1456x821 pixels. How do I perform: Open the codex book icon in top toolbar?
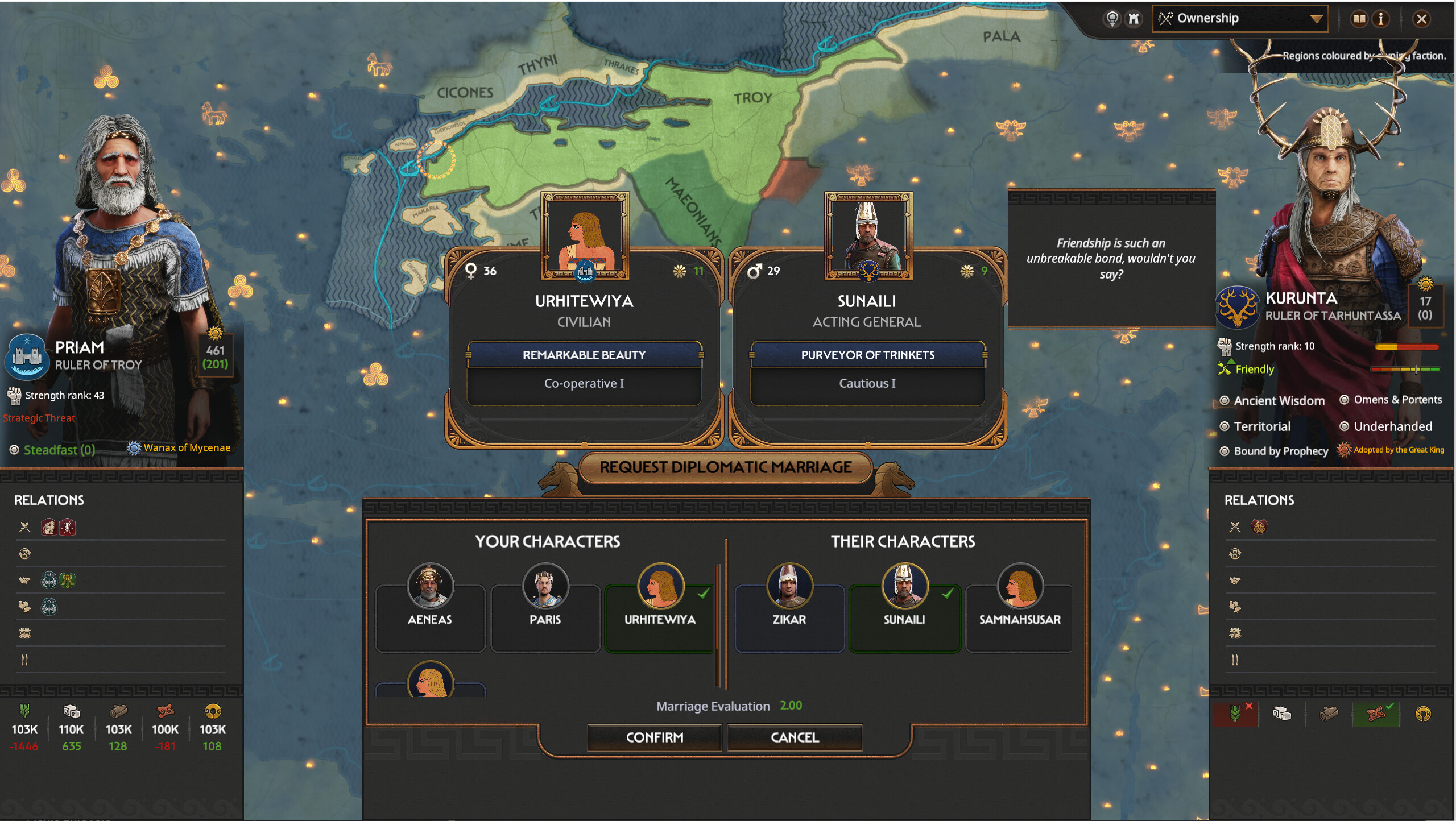(1360, 18)
